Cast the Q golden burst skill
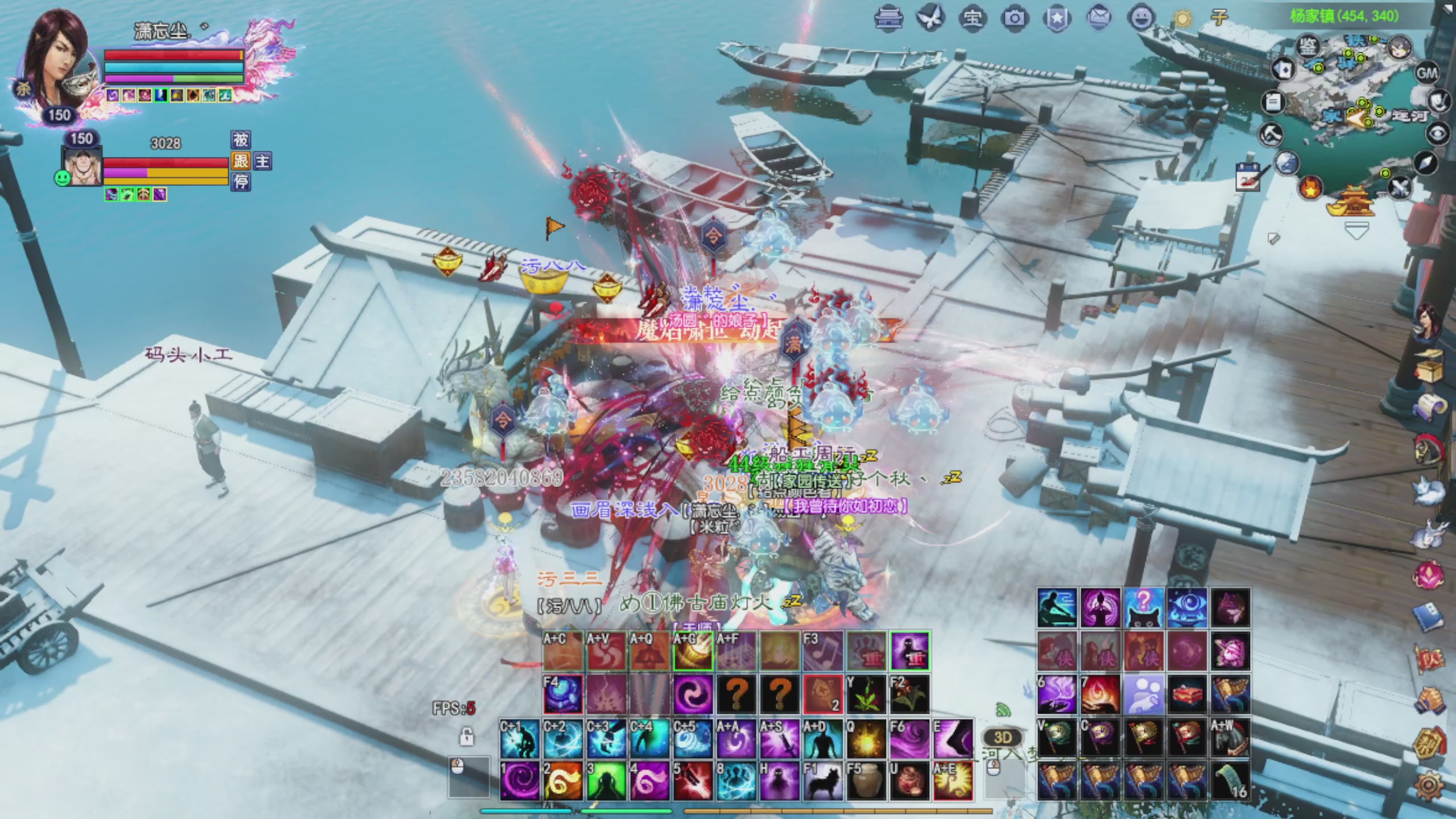 coord(866,739)
